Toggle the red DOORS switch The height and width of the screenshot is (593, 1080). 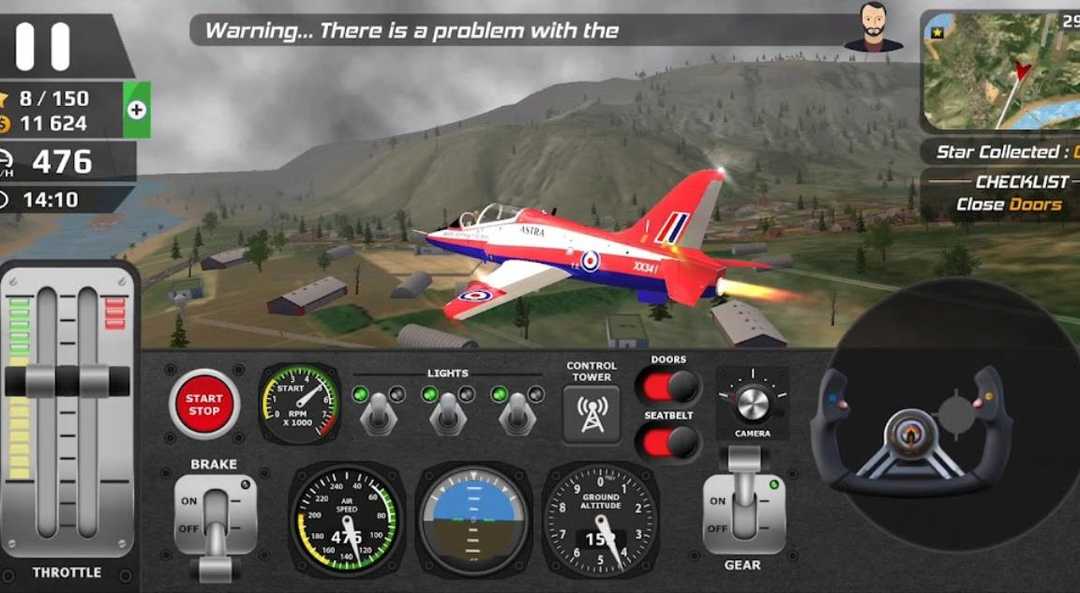[x=668, y=386]
